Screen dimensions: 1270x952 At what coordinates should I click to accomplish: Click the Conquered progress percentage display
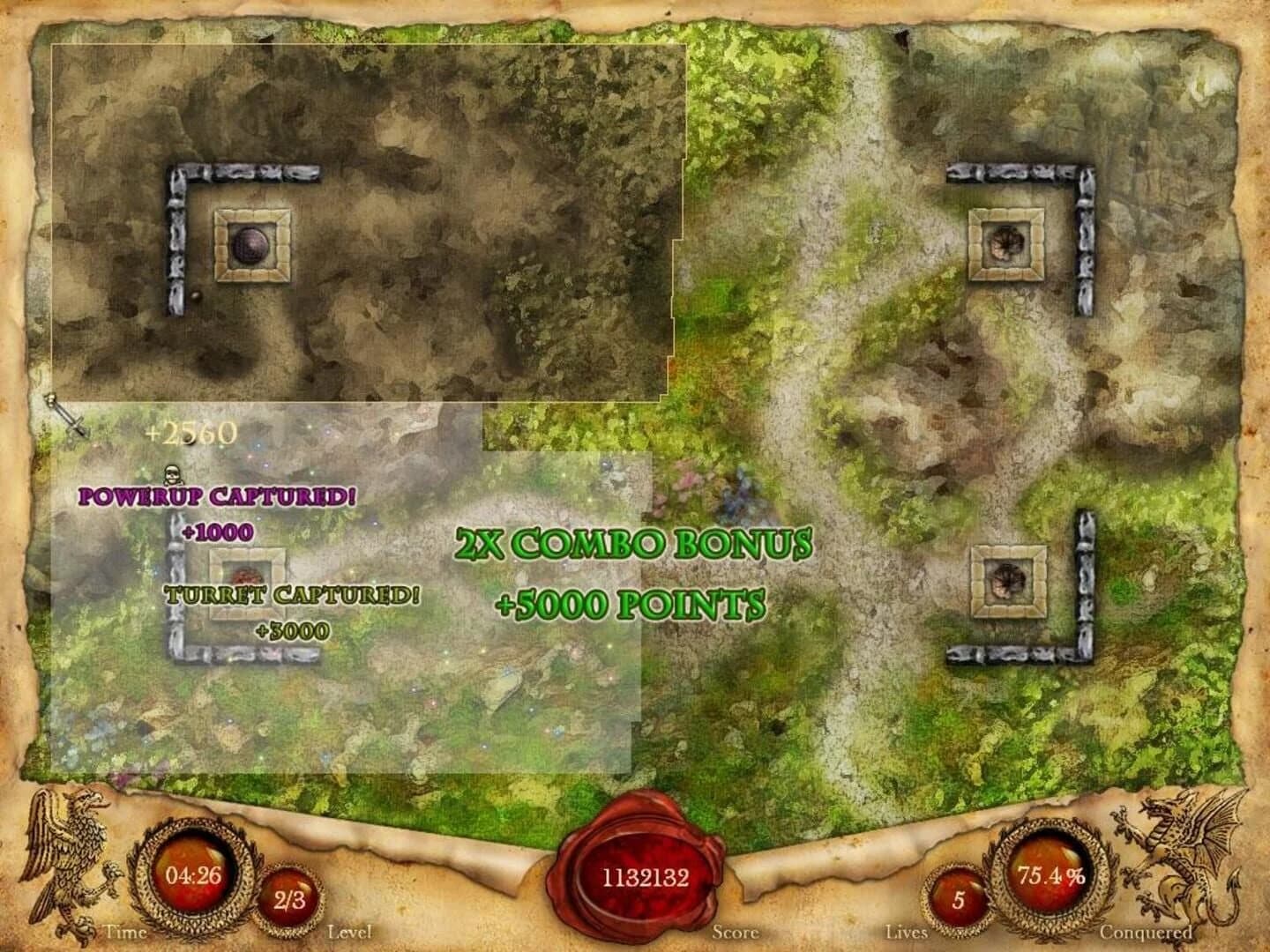1051,877
